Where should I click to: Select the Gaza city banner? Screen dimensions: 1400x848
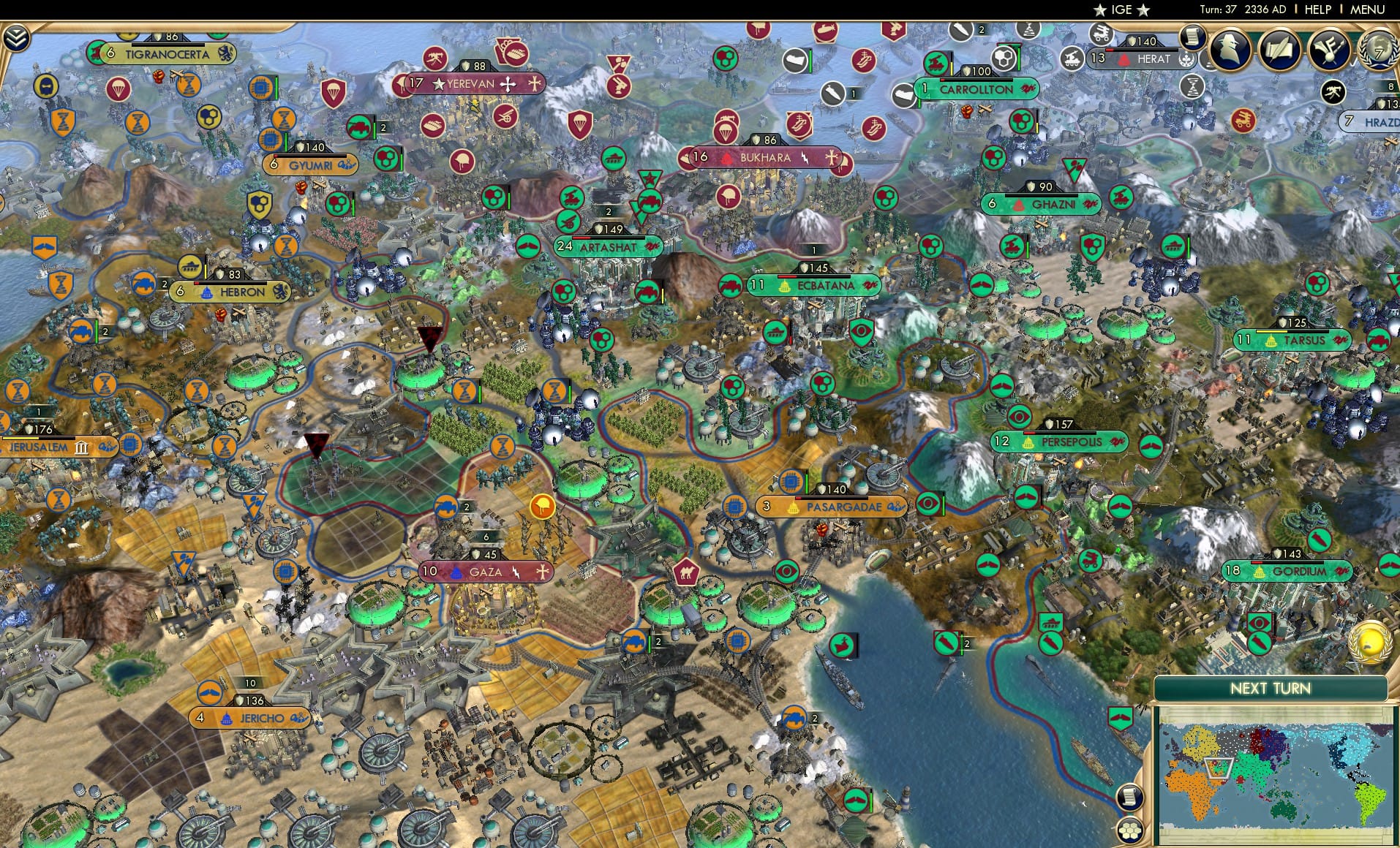[x=484, y=571]
